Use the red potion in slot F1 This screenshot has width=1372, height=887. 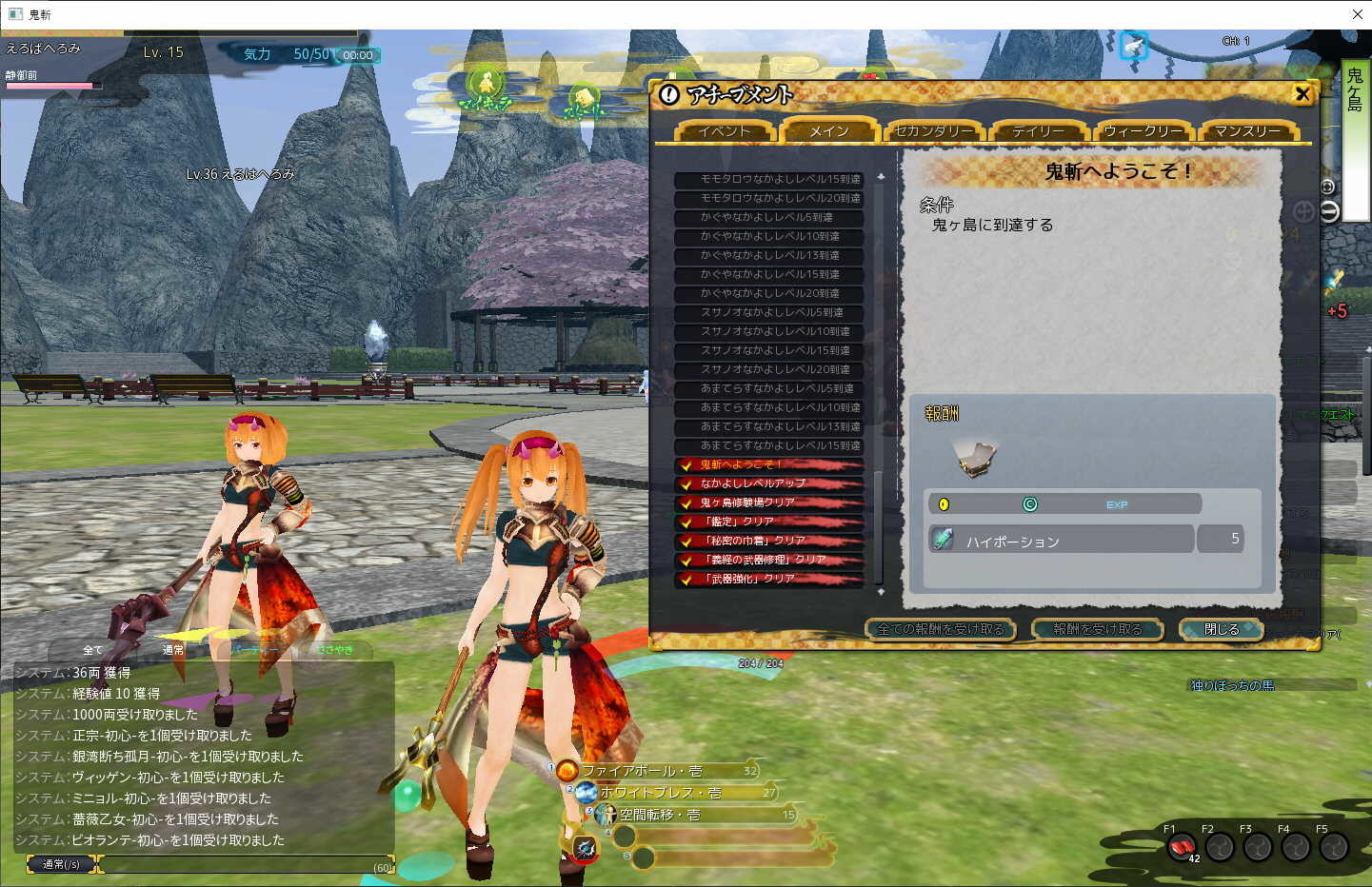click(1181, 846)
